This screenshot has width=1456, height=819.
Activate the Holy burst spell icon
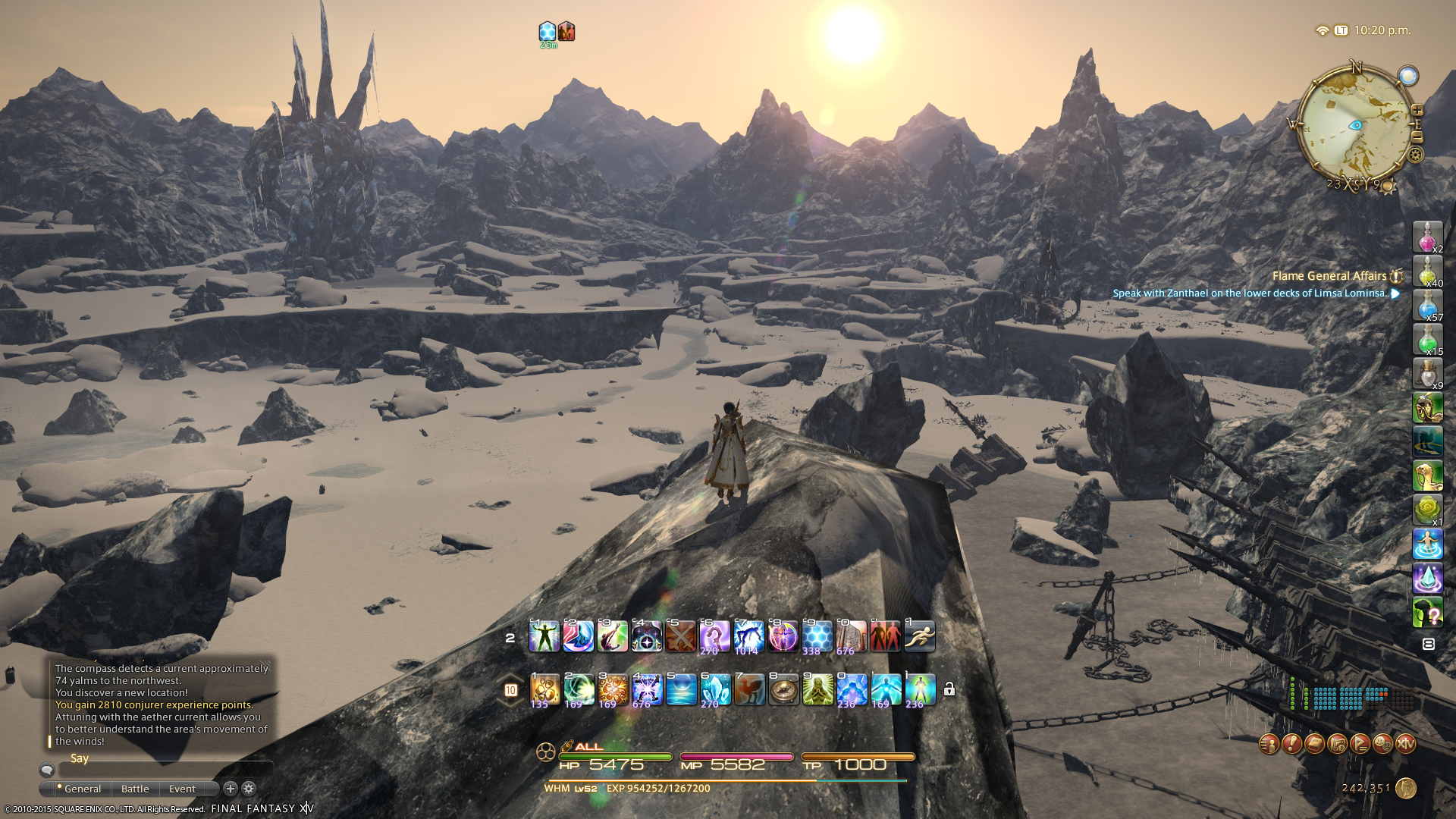click(647, 689)
